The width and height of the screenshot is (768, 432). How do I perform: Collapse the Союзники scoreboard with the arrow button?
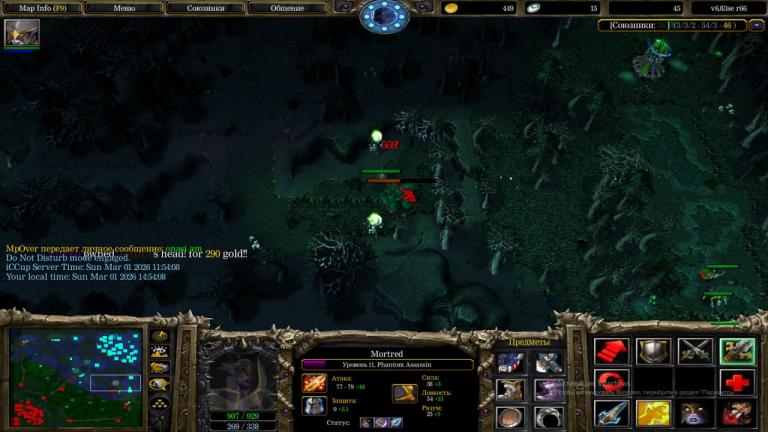coord(756,25)
